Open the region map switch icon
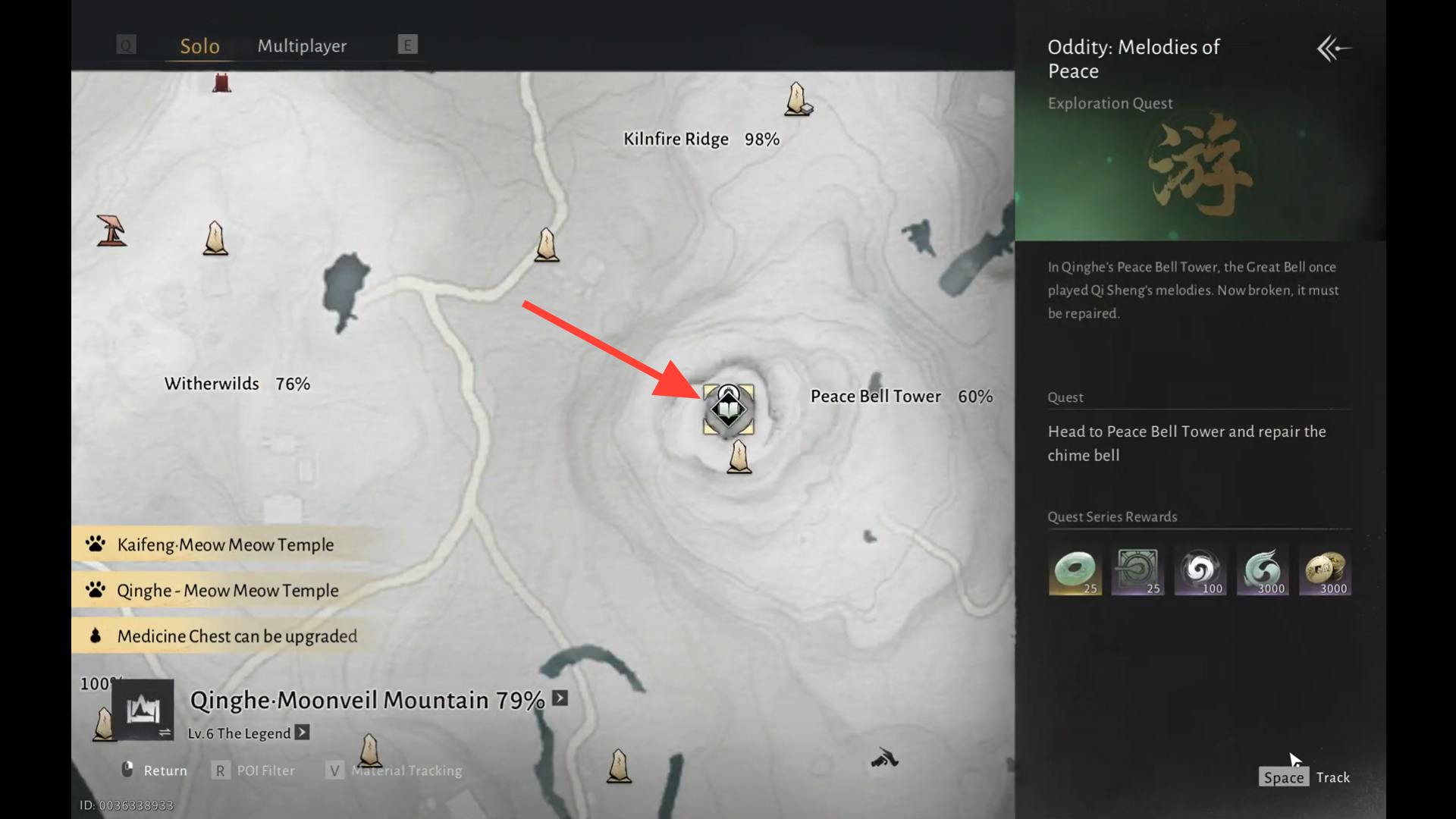Viewport: 1456px width, 819px height. [143, 711]
